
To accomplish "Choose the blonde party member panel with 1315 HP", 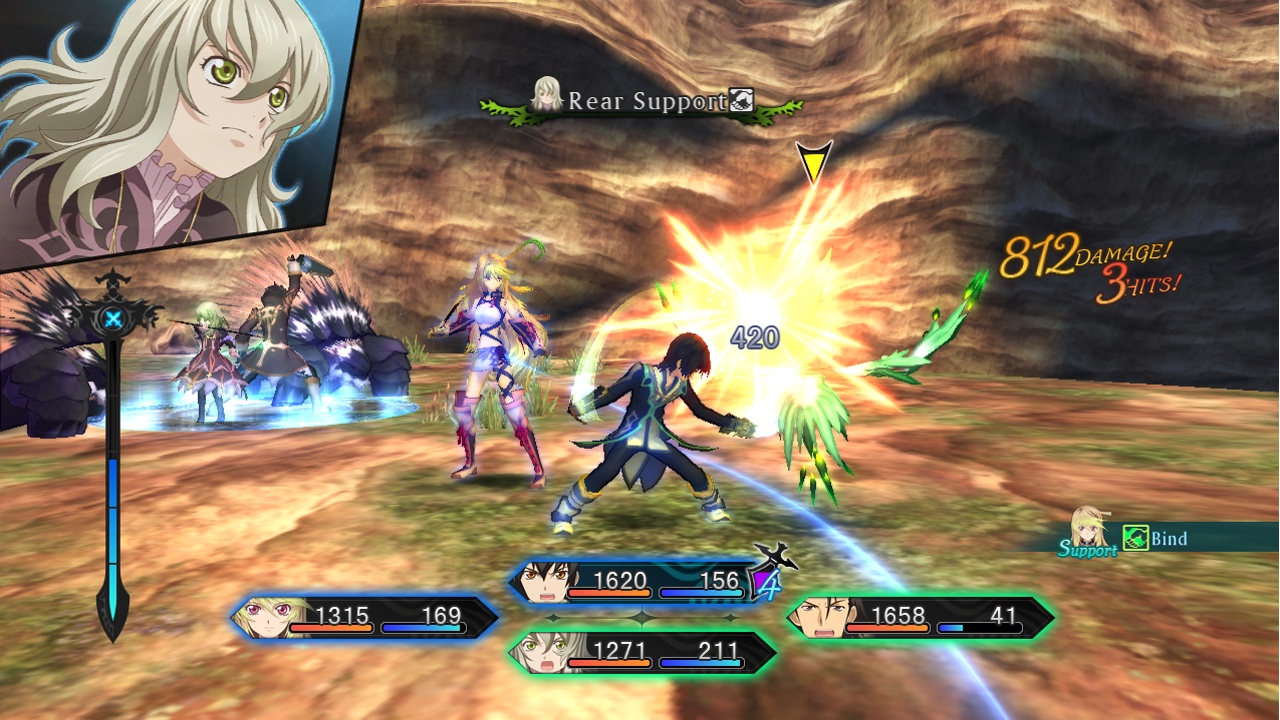I will pyautogui.click(x=365, y=617).
